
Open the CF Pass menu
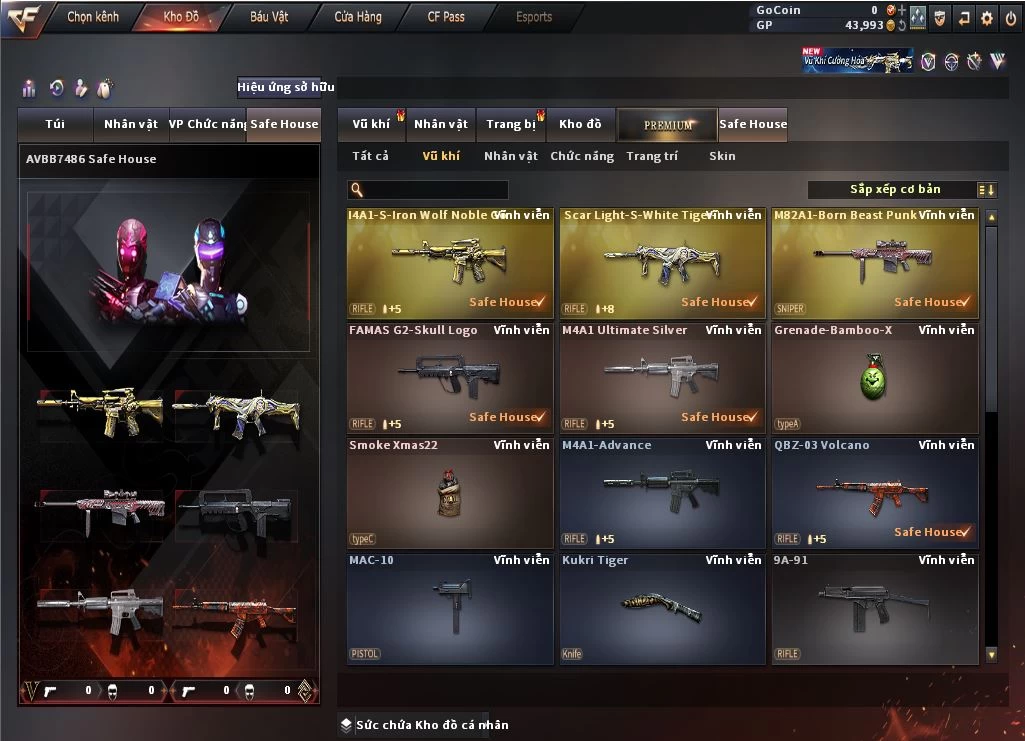click(x=446, y=17)
